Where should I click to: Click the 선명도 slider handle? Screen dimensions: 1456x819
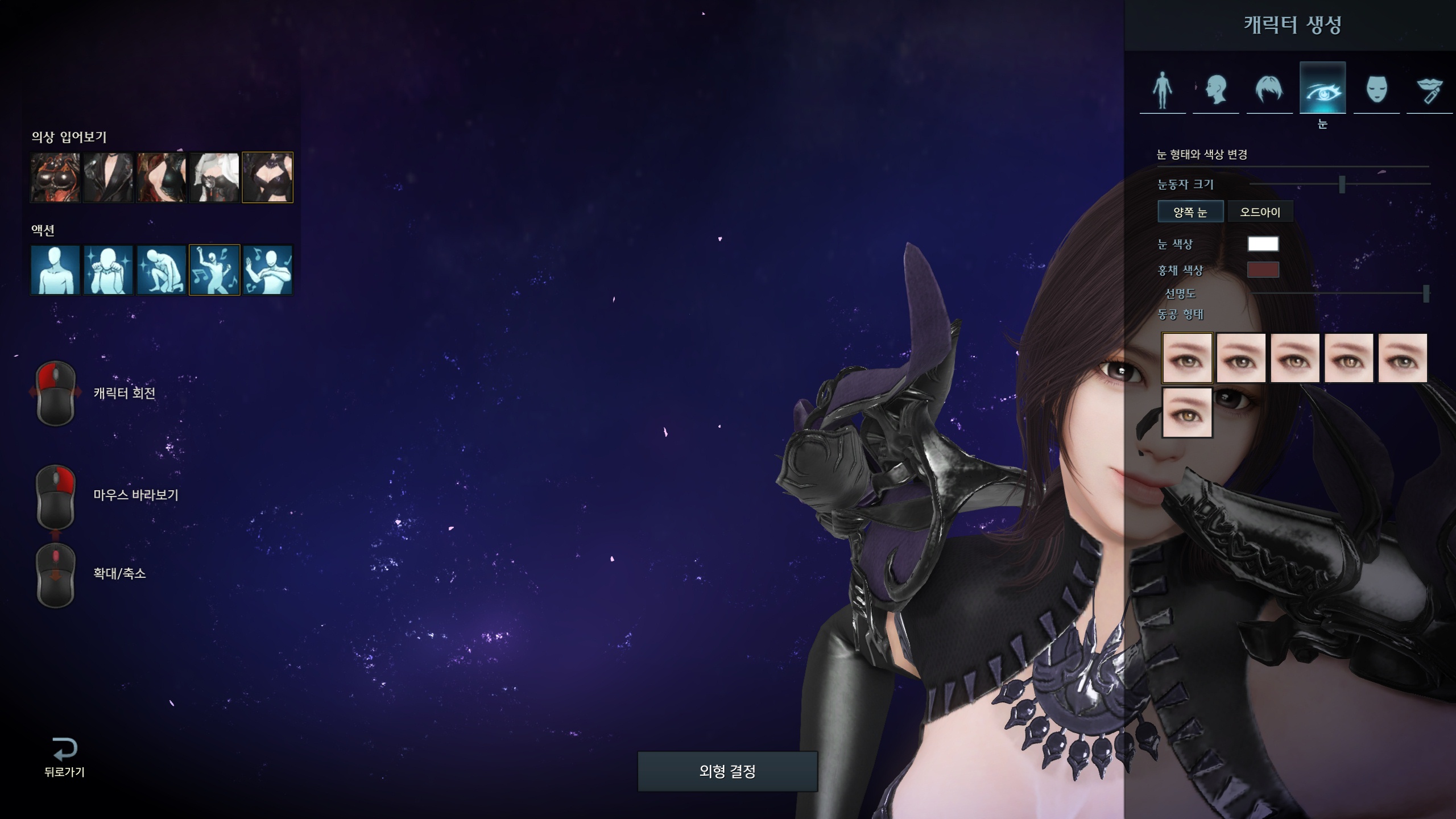click(x=1426, y=293)
